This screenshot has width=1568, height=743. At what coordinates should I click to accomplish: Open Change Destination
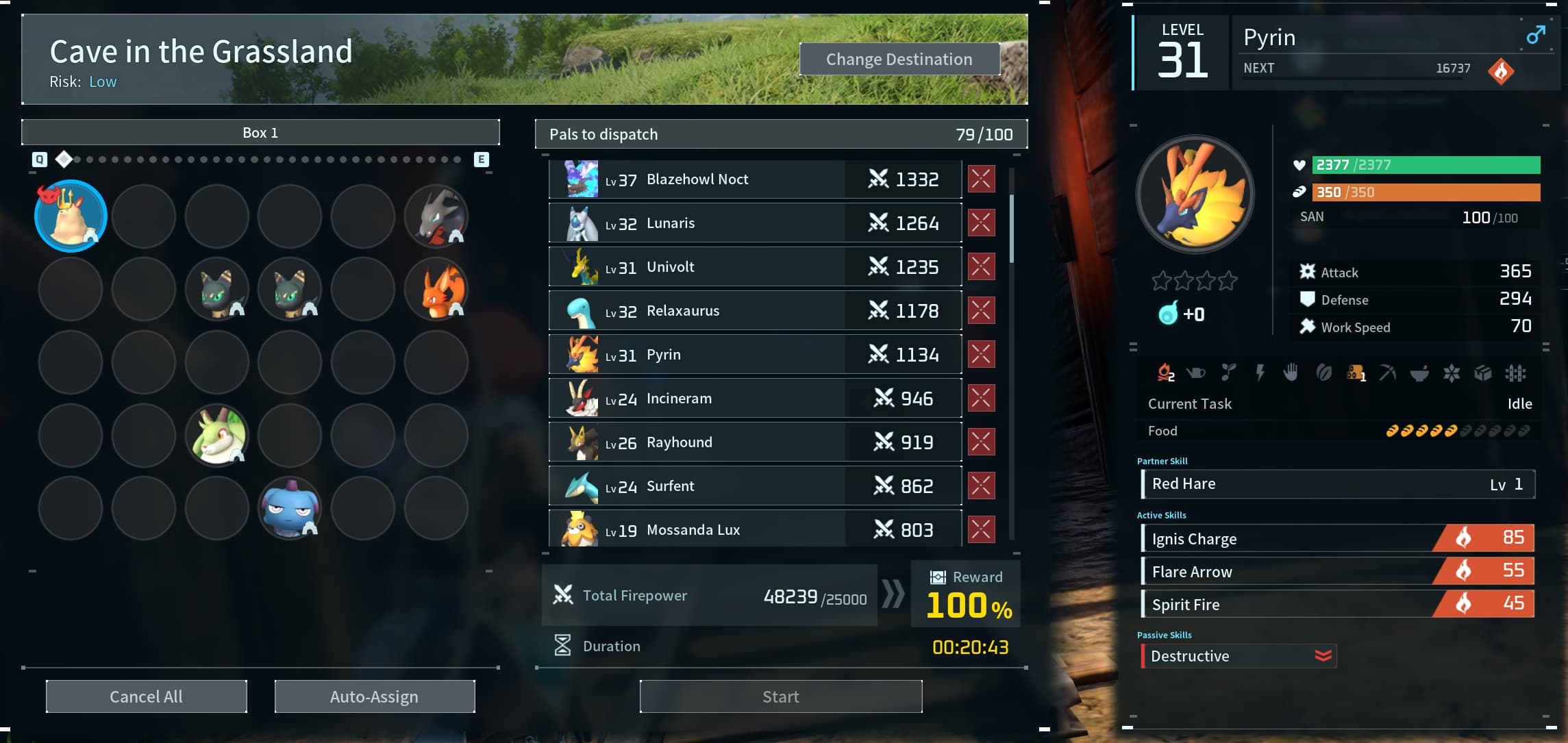click(899, 59)
